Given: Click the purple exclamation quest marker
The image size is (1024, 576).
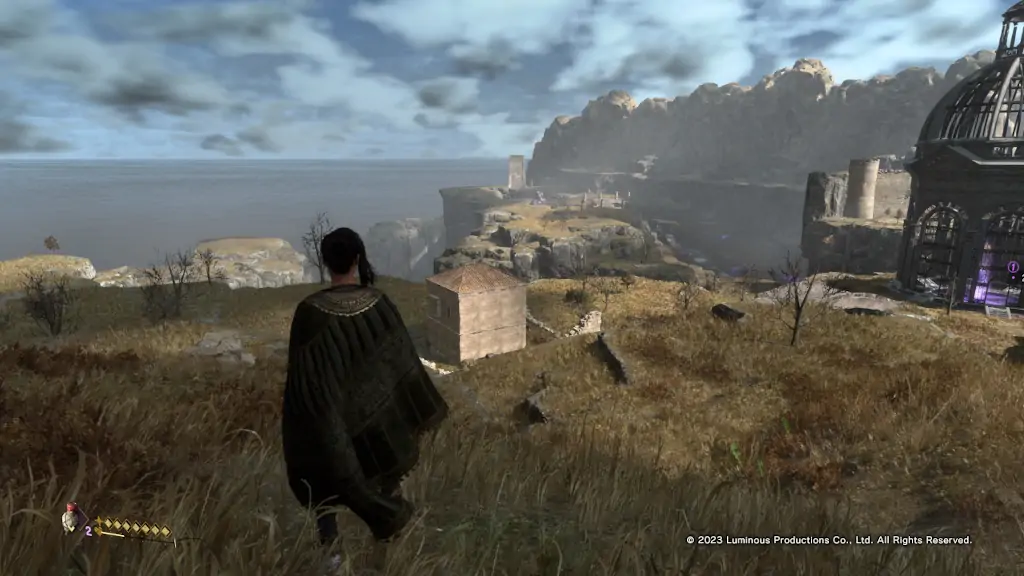Looking at the screenshot, I should pyautogui.click(x=1012, y=267).
